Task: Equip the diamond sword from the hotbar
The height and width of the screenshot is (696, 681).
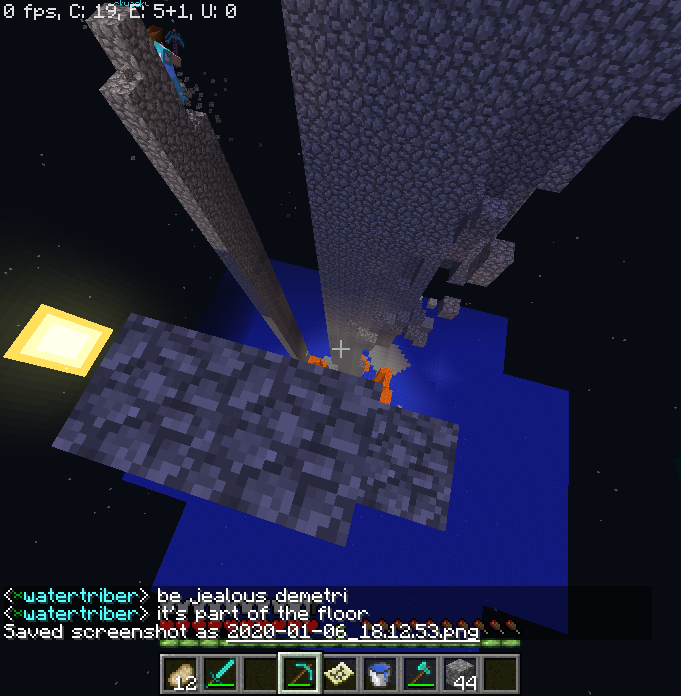Action: click(220, 674)
